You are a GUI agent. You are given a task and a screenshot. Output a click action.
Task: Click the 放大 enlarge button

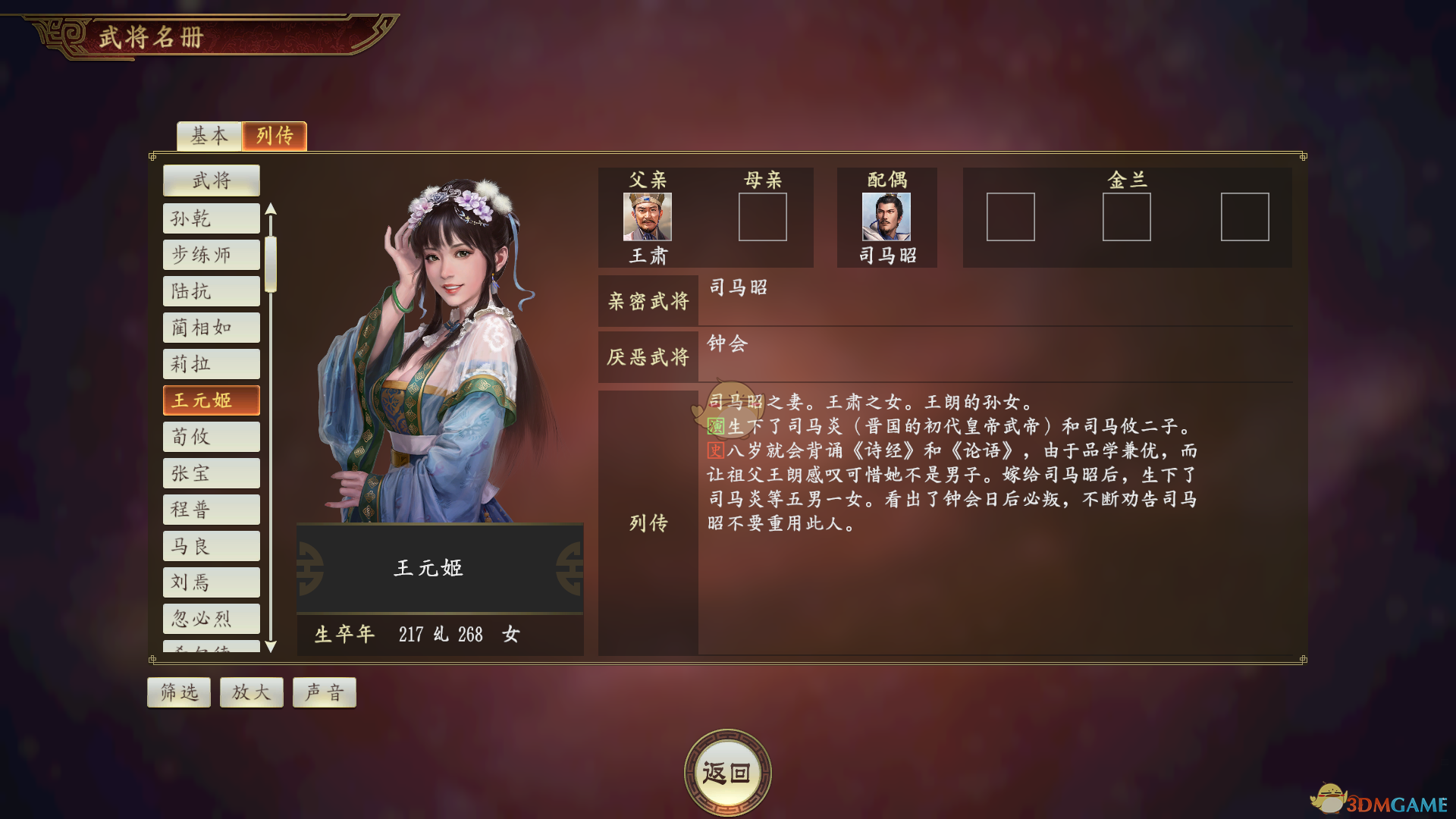(x=251, y=692)
